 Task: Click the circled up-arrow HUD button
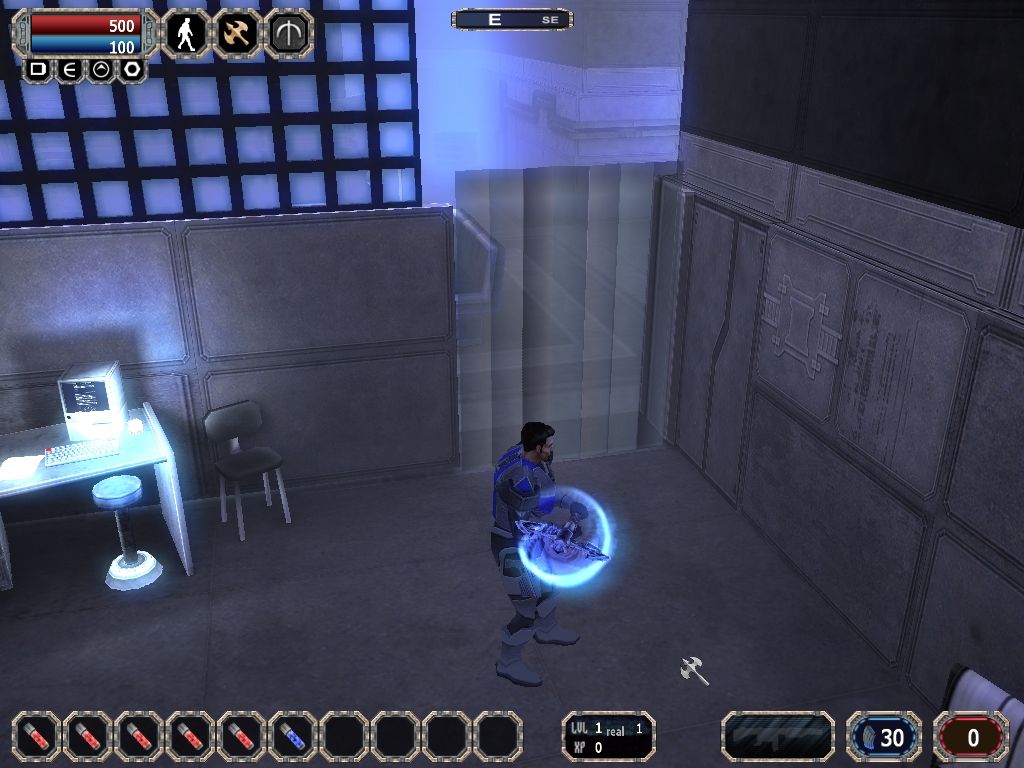pyautogui.click(x=101, y=70)
